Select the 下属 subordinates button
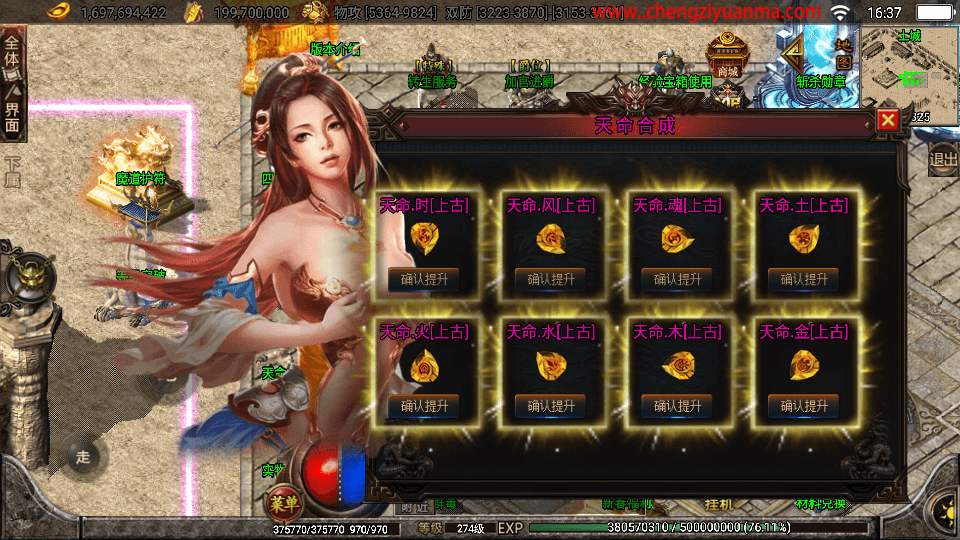Image resolution: width=960 pixels, height=540 pixels. tap(12, 172)
